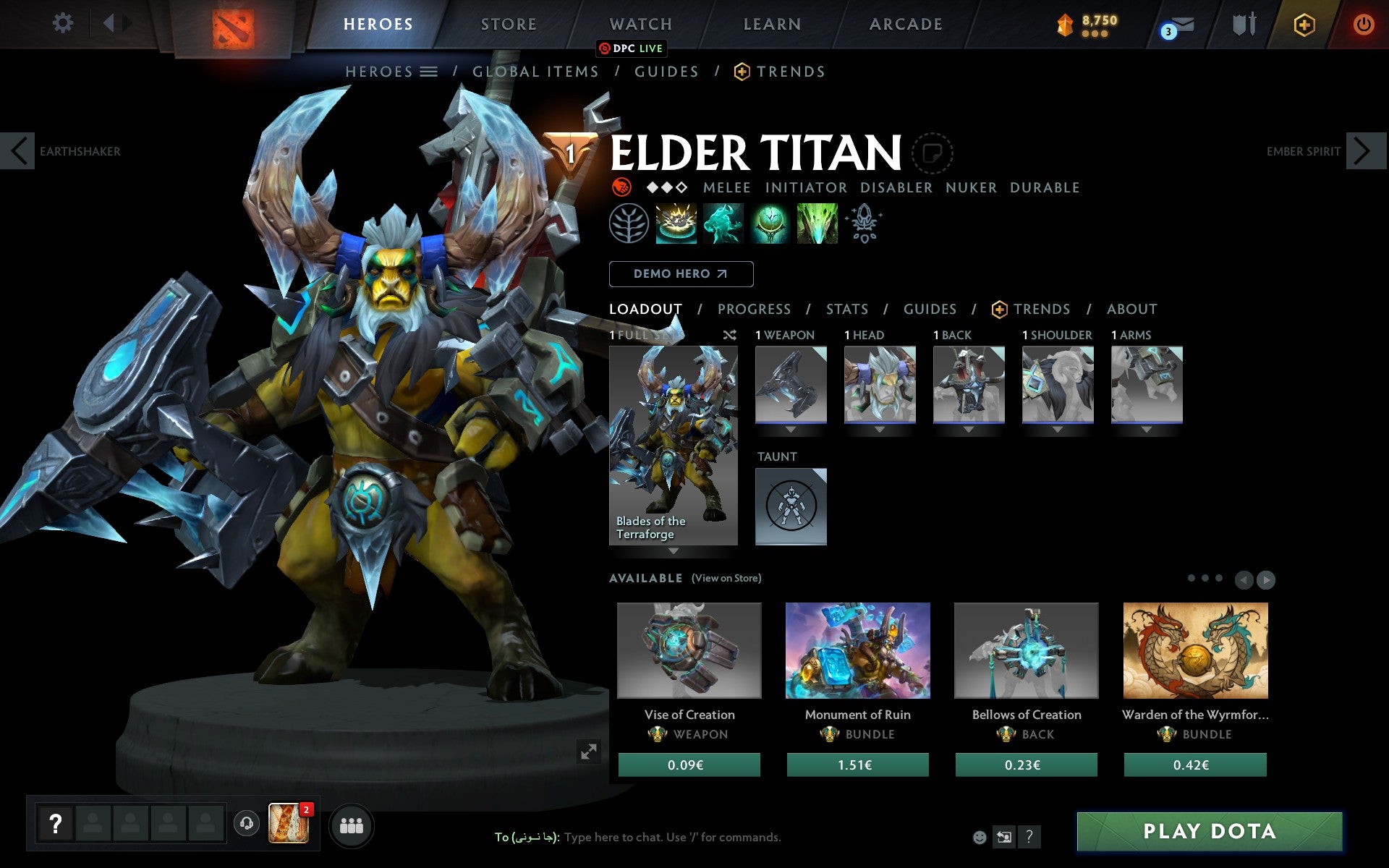Open the hero talent tree icon

630,224
